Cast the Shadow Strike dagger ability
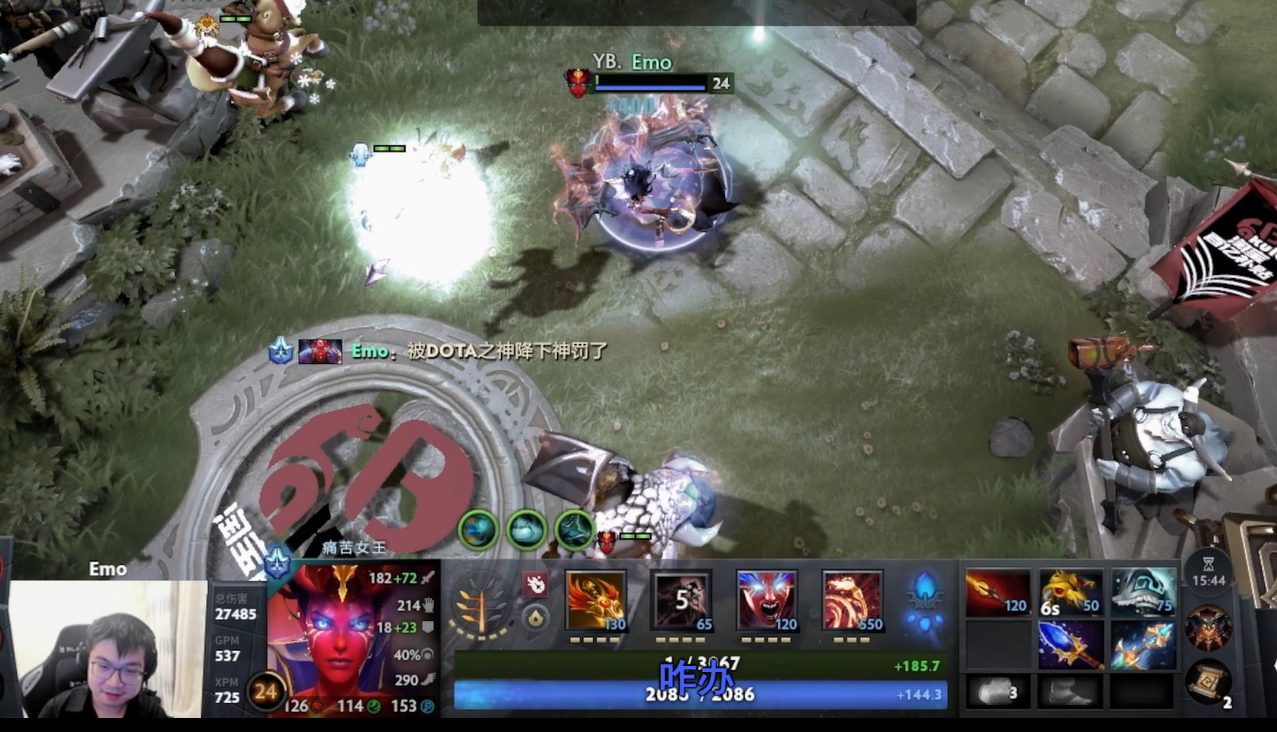The image size is (1277, 732). tap(596, 600)
